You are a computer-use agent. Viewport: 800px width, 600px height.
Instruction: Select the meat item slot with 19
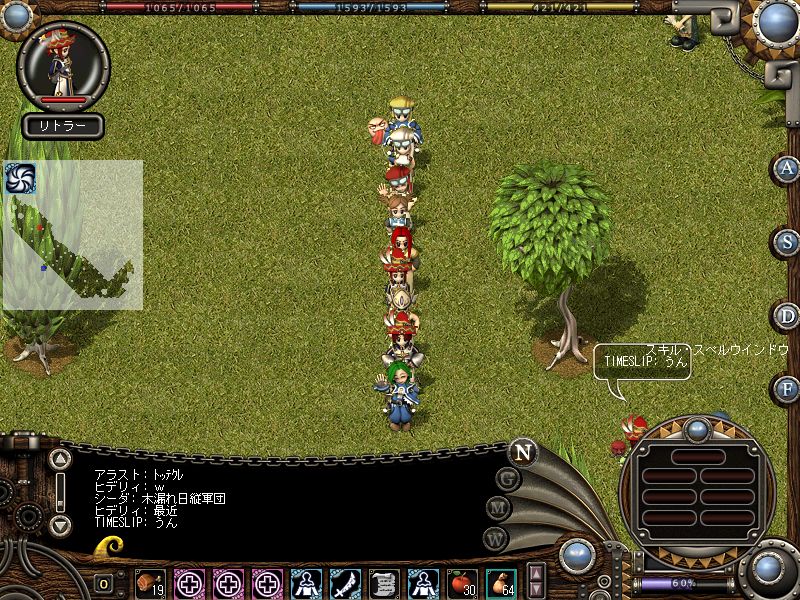[x=150, y=582]
